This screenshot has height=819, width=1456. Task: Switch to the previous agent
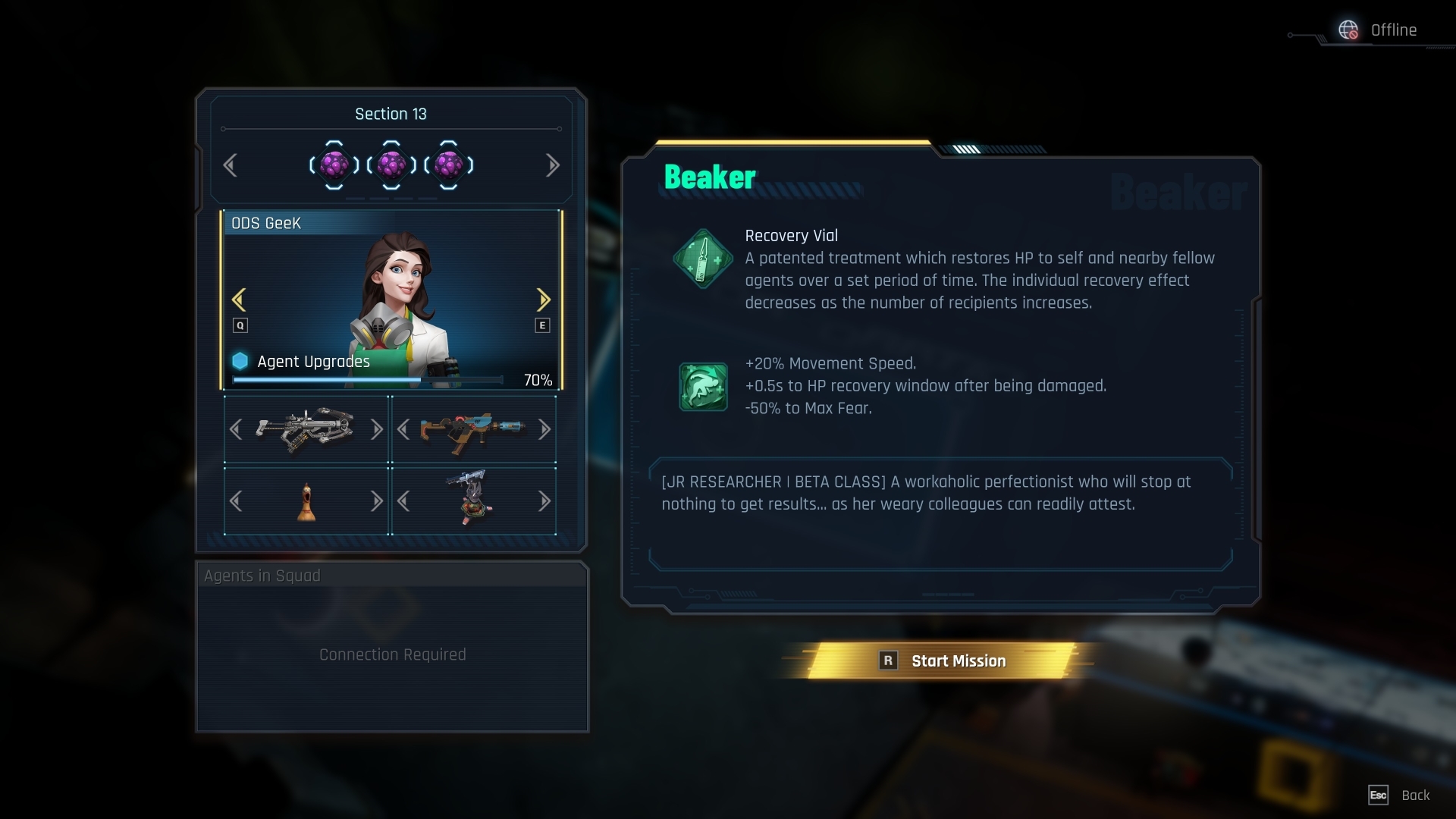pos(239,300)
